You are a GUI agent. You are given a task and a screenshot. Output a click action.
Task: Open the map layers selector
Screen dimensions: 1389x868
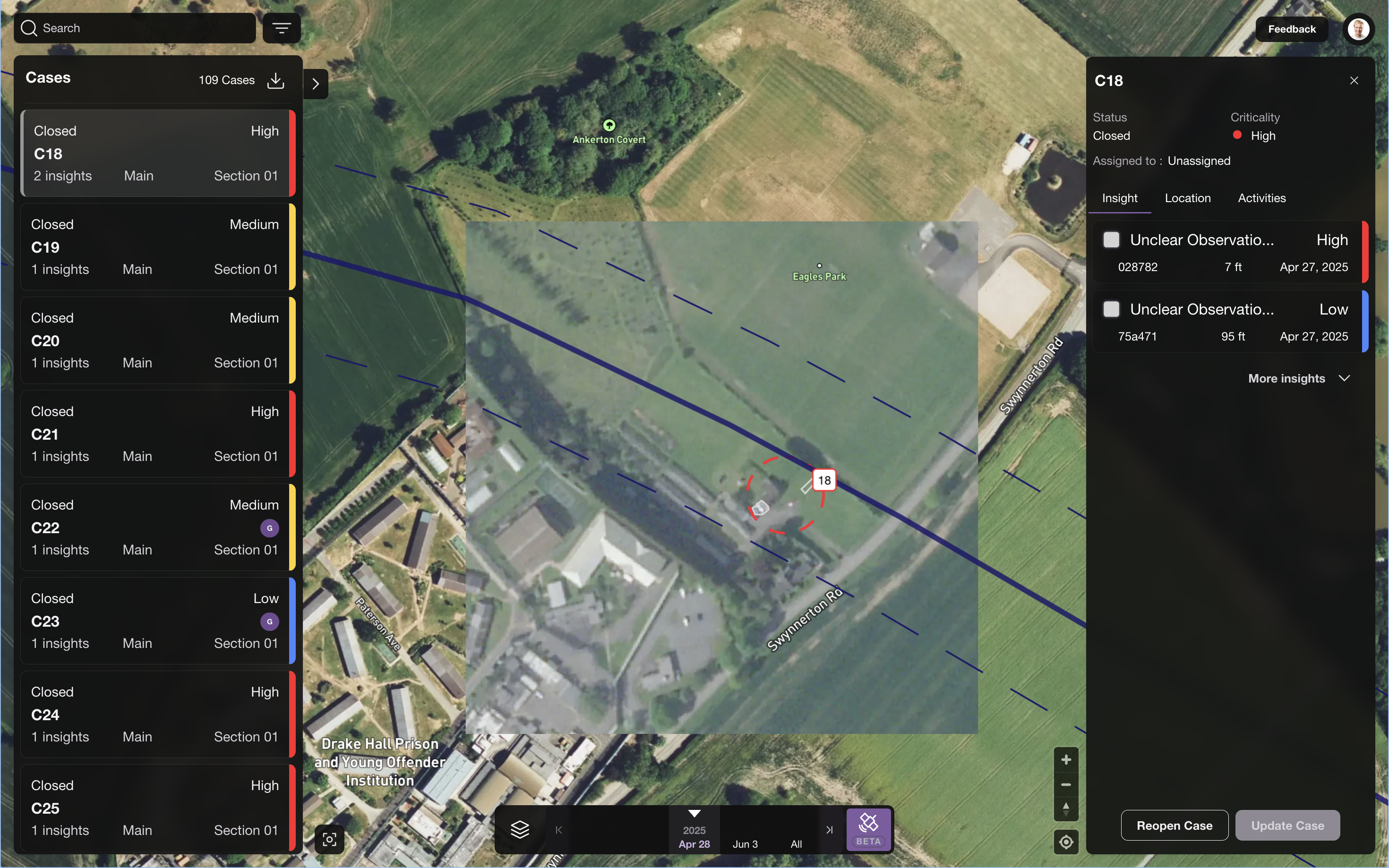click(520, 830)
